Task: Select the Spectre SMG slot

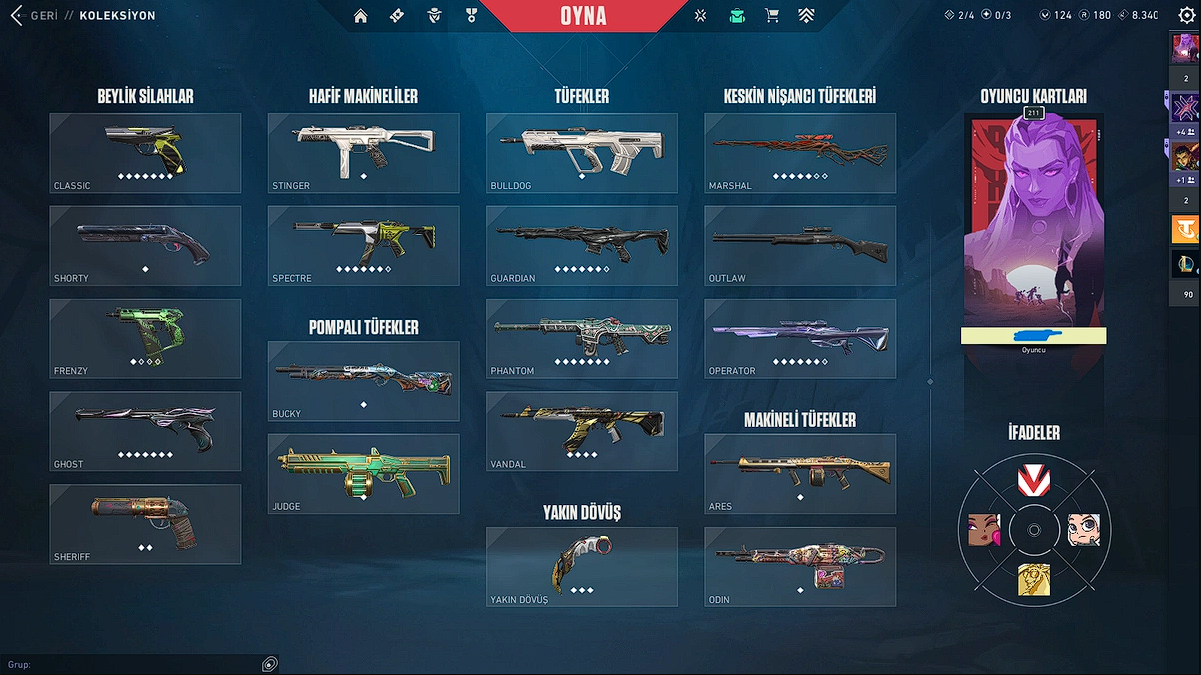Action: tap(363, 245)
